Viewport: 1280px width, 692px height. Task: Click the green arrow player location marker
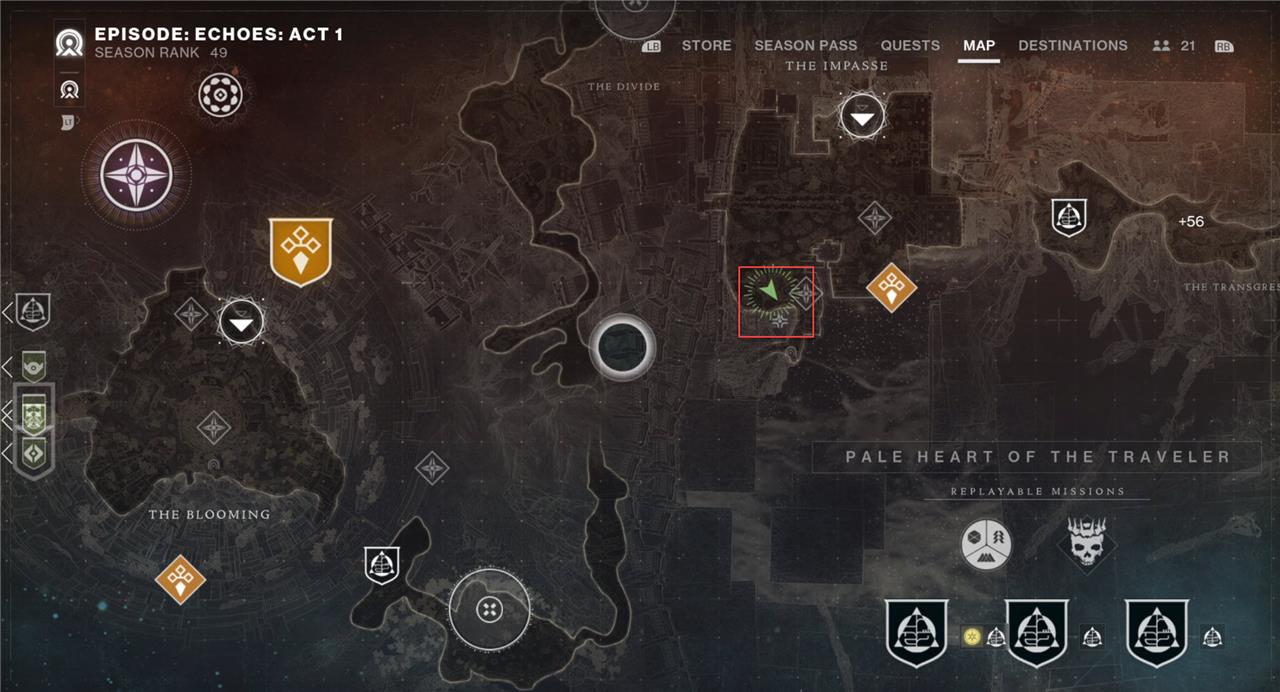pos(768,292)
